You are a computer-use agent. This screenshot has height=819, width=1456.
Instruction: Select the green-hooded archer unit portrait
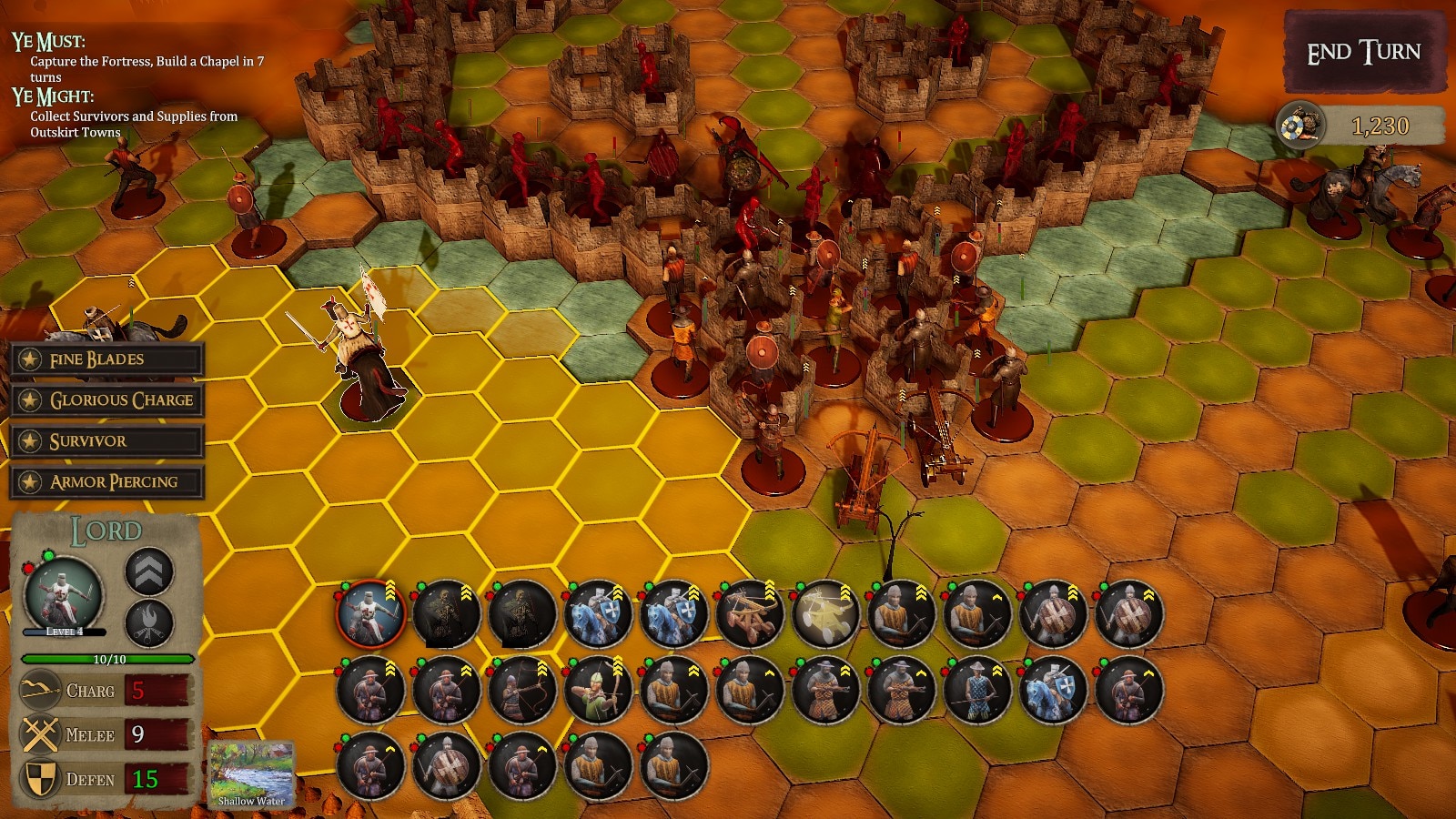click(x=598, y=691)
